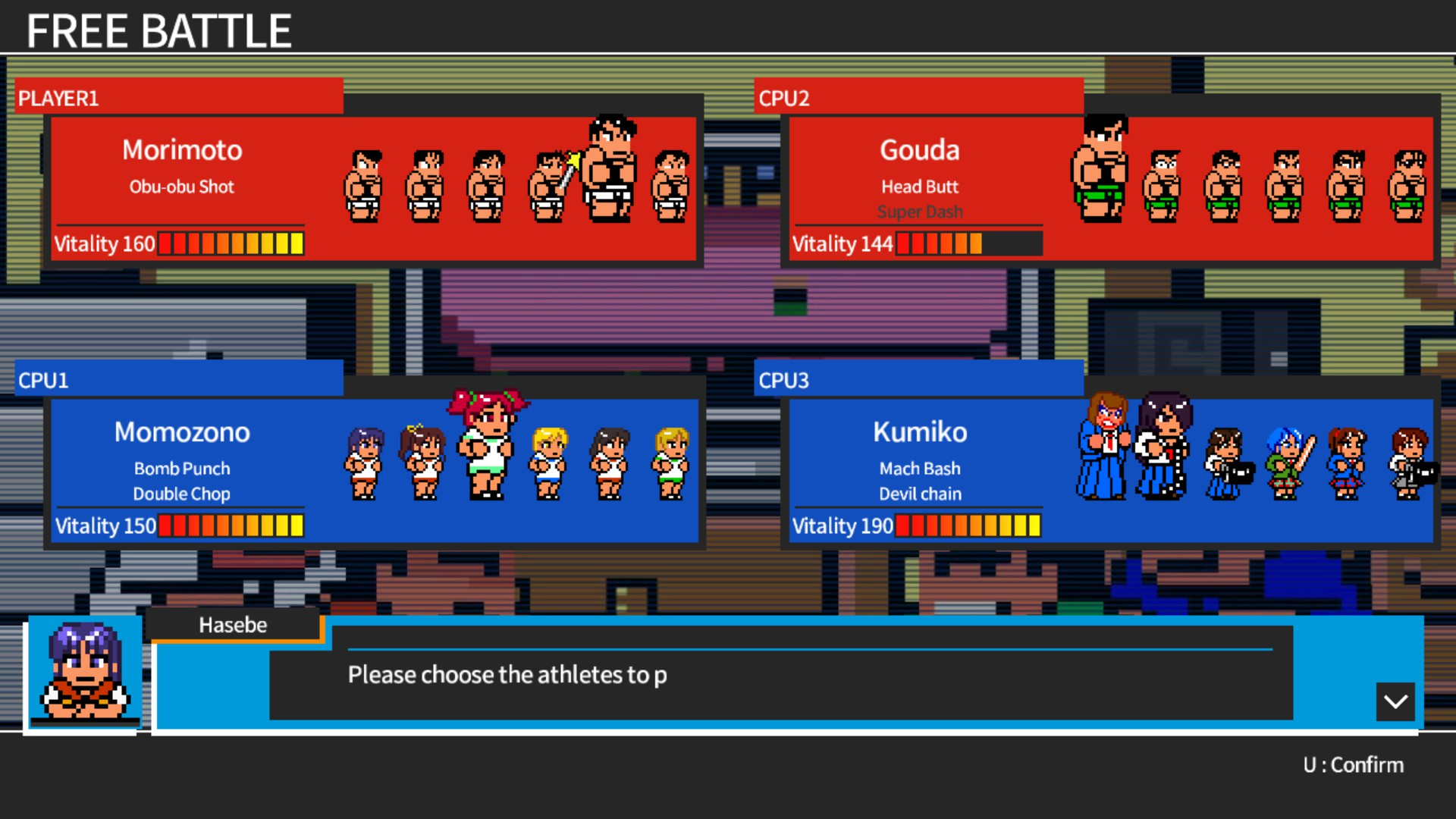Select the CPU2 team header
1456x819 pixels.
(x=918, y=98)
